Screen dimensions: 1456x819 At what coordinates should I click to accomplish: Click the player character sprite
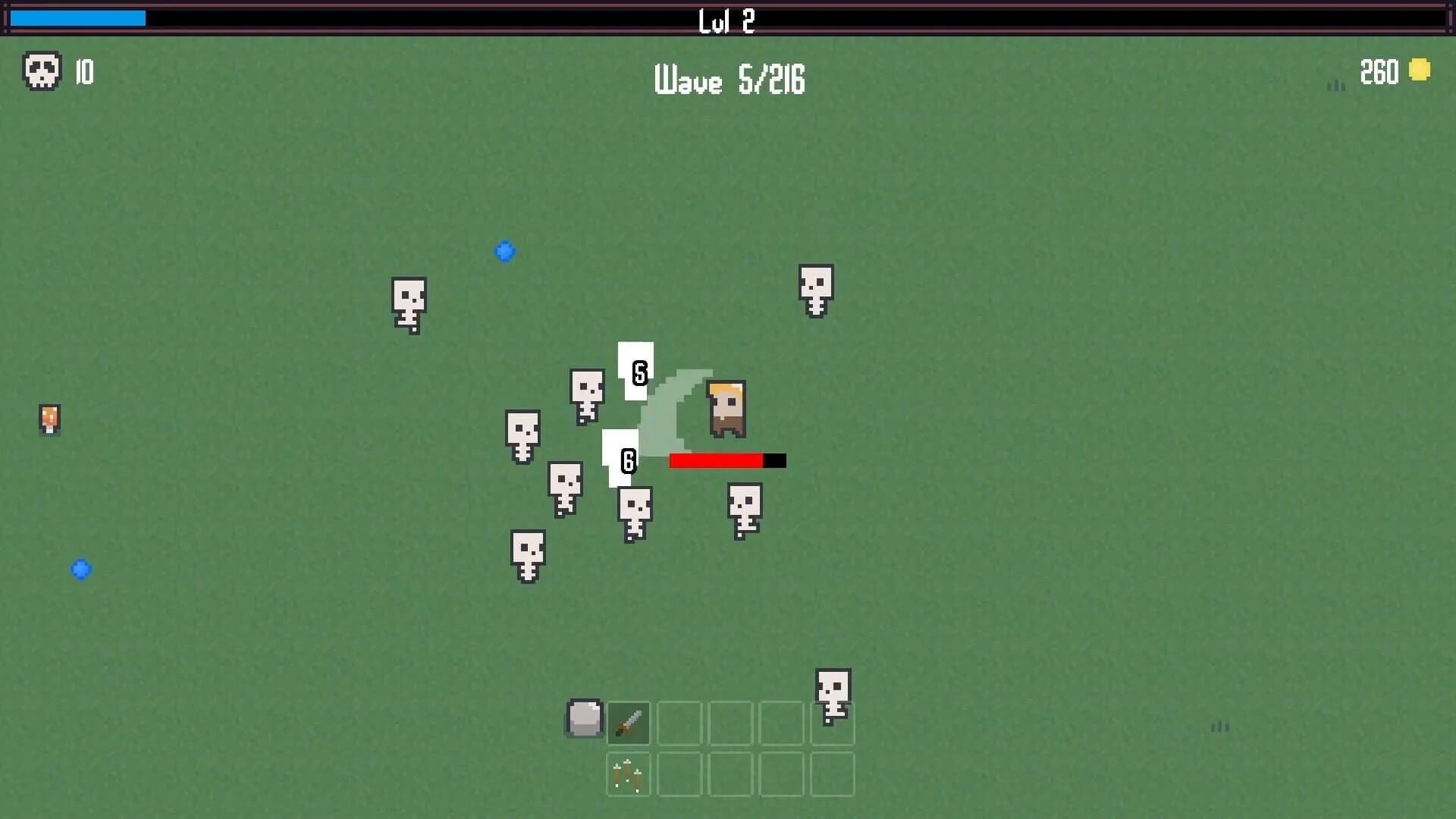tap(726, 409)
